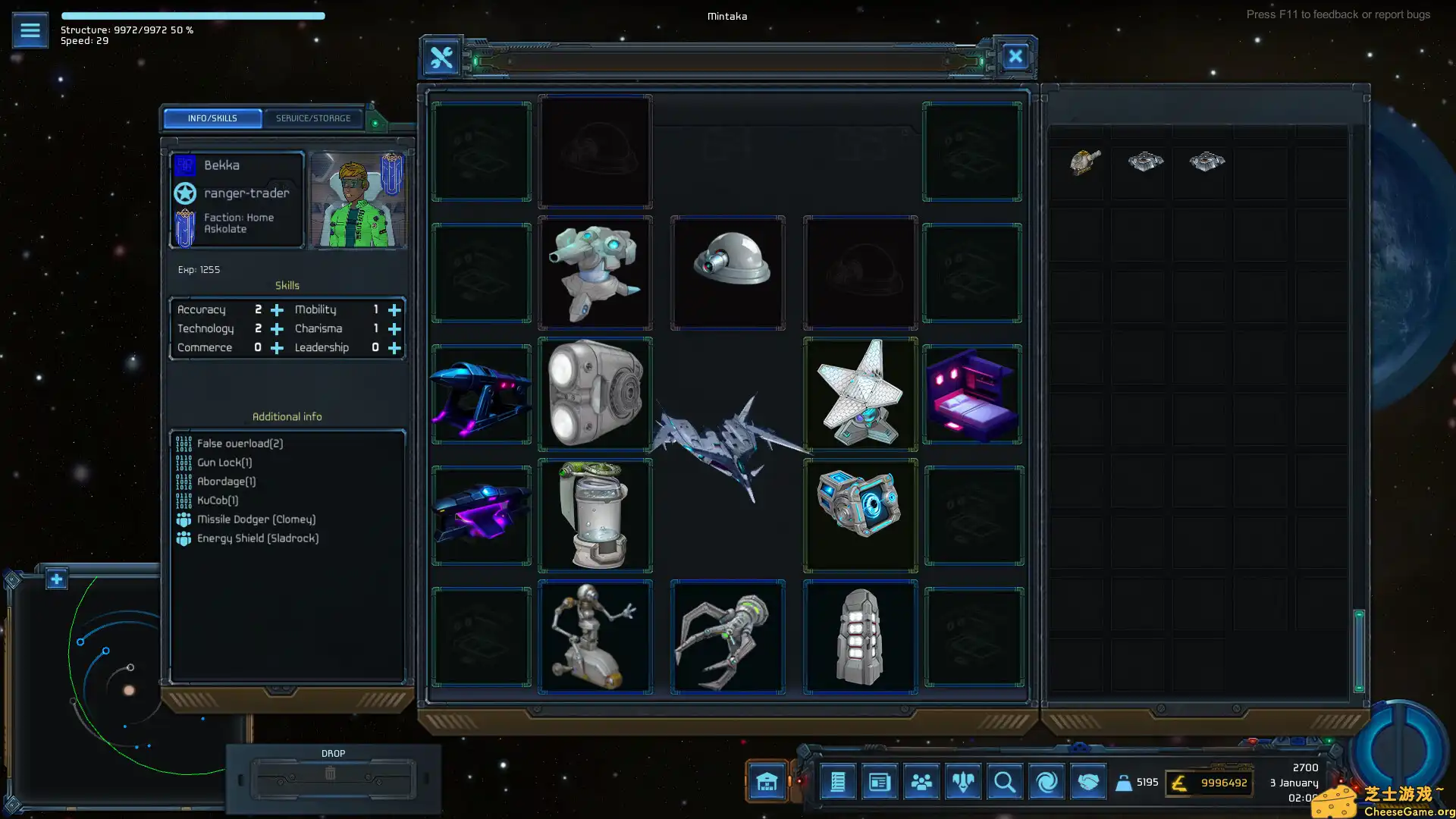This screenshot has height=819, width=1456.
Task: Close the ship equipment window
Action: [x=1015, y=57]
